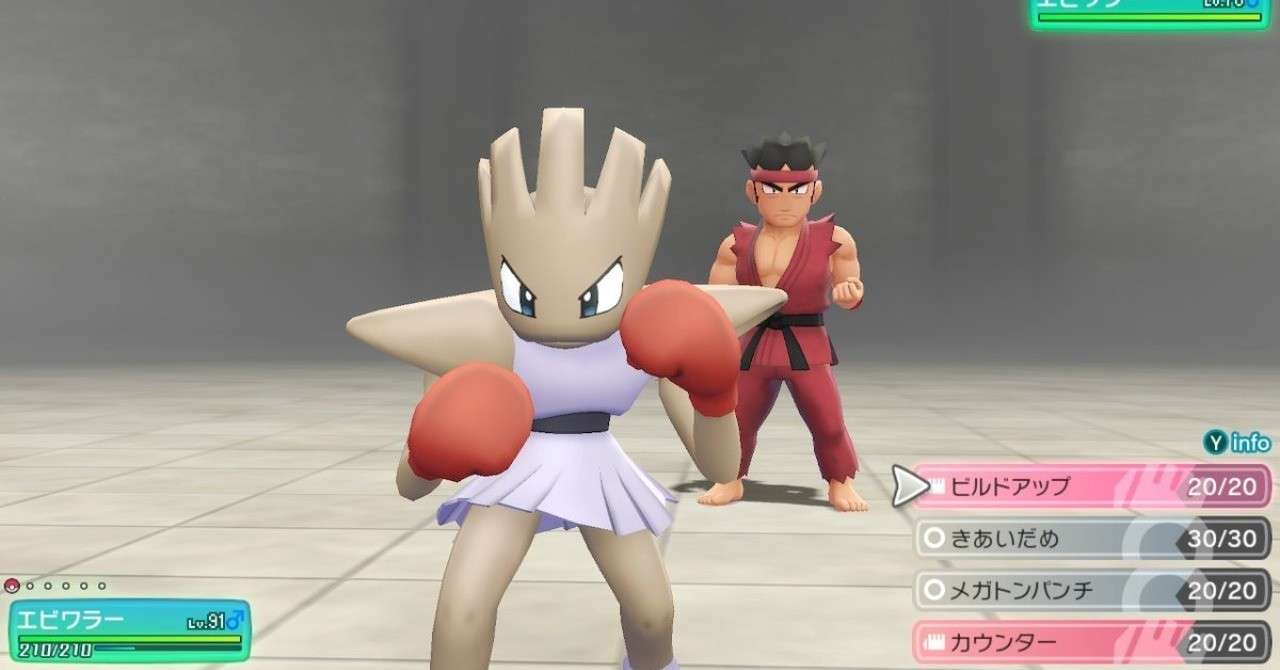Show move details with the info button
The height and width of the screenshot is (670, 1280).
(x=1236, y=443)
